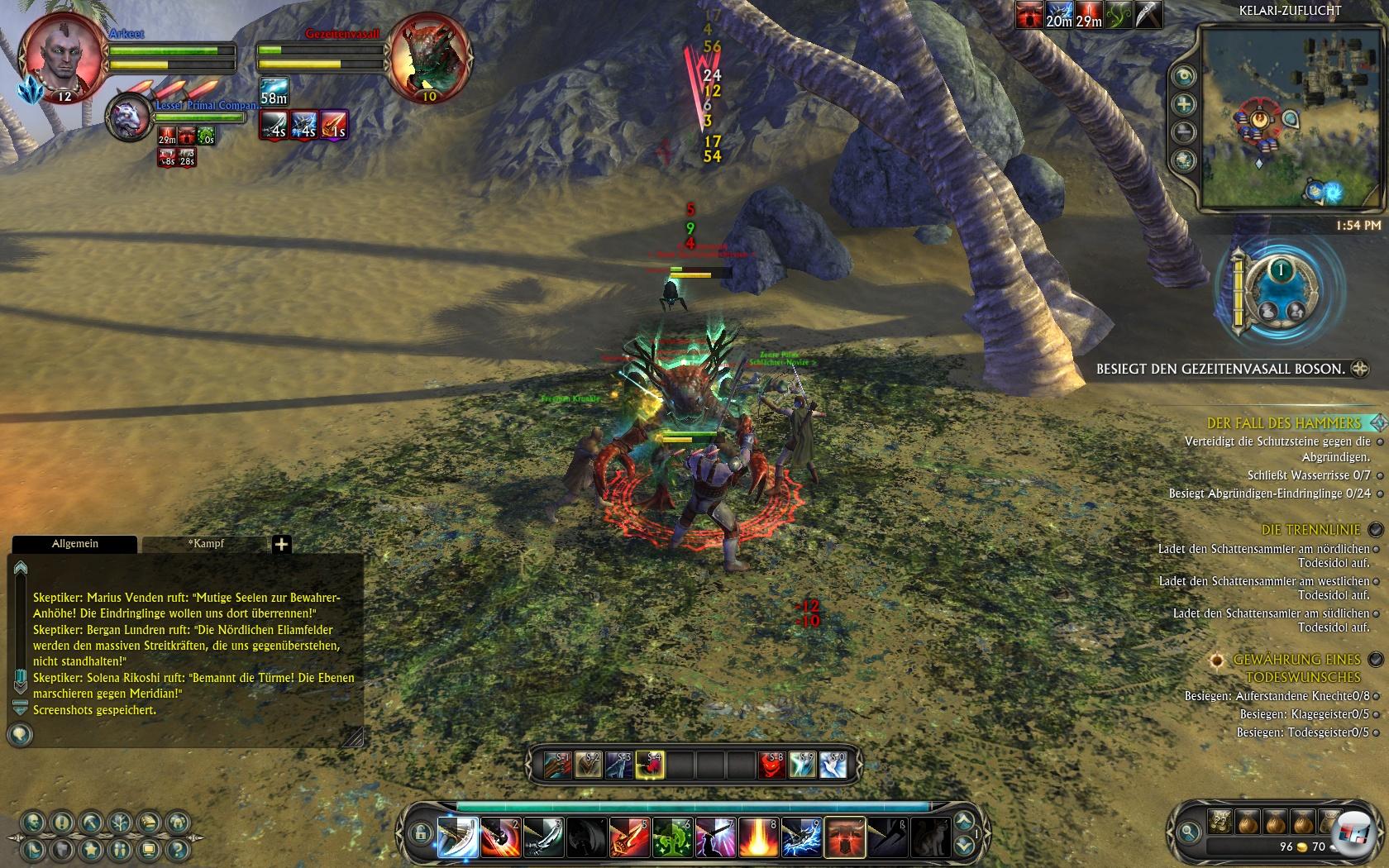Open the character sheet head icon
Image resolution: width=1389 pixels, height=868 pixels.
[x=34, y=823]
